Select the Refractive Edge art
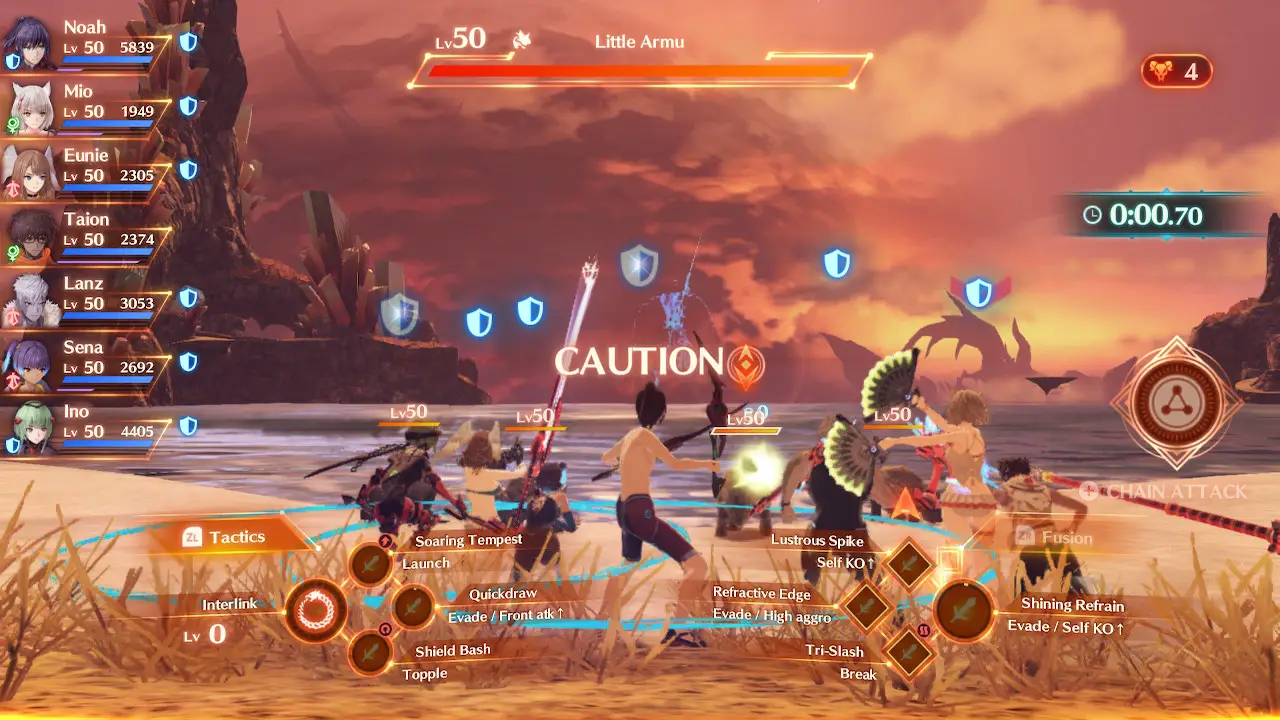Screen dimensions: 1280x720 [x=866, y=605]
